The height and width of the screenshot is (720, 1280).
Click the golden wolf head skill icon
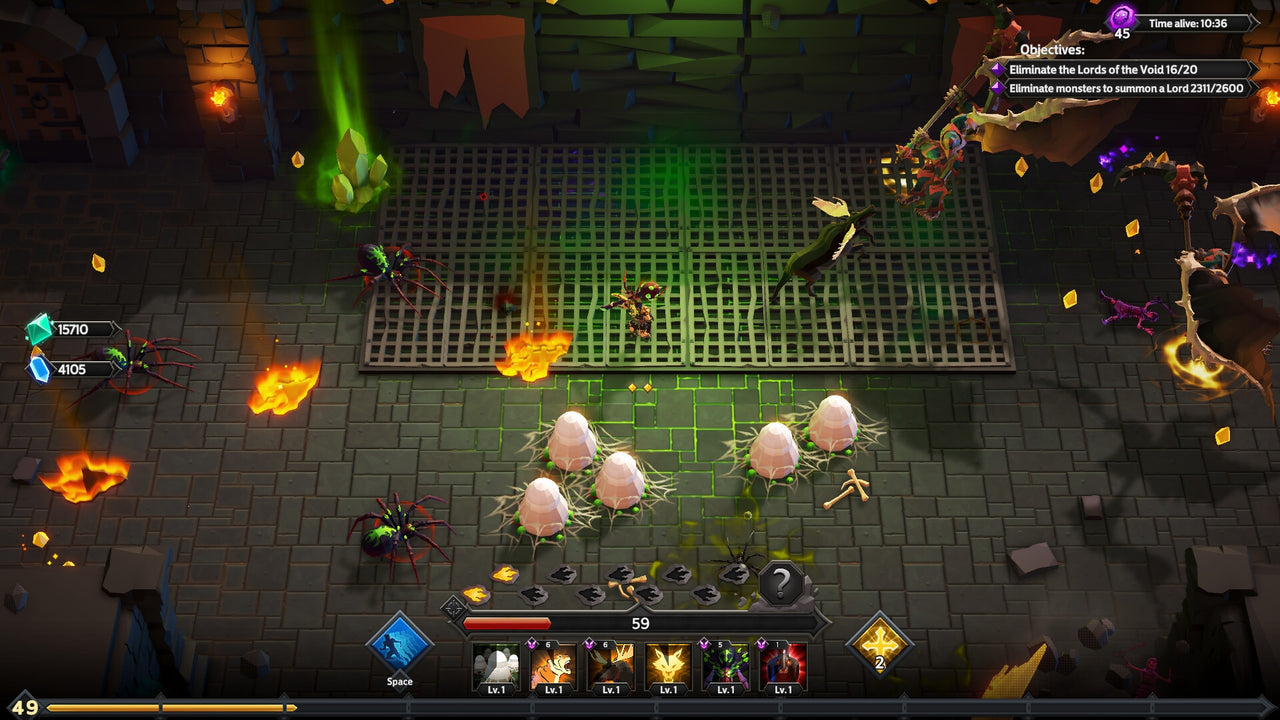point(671,665)
